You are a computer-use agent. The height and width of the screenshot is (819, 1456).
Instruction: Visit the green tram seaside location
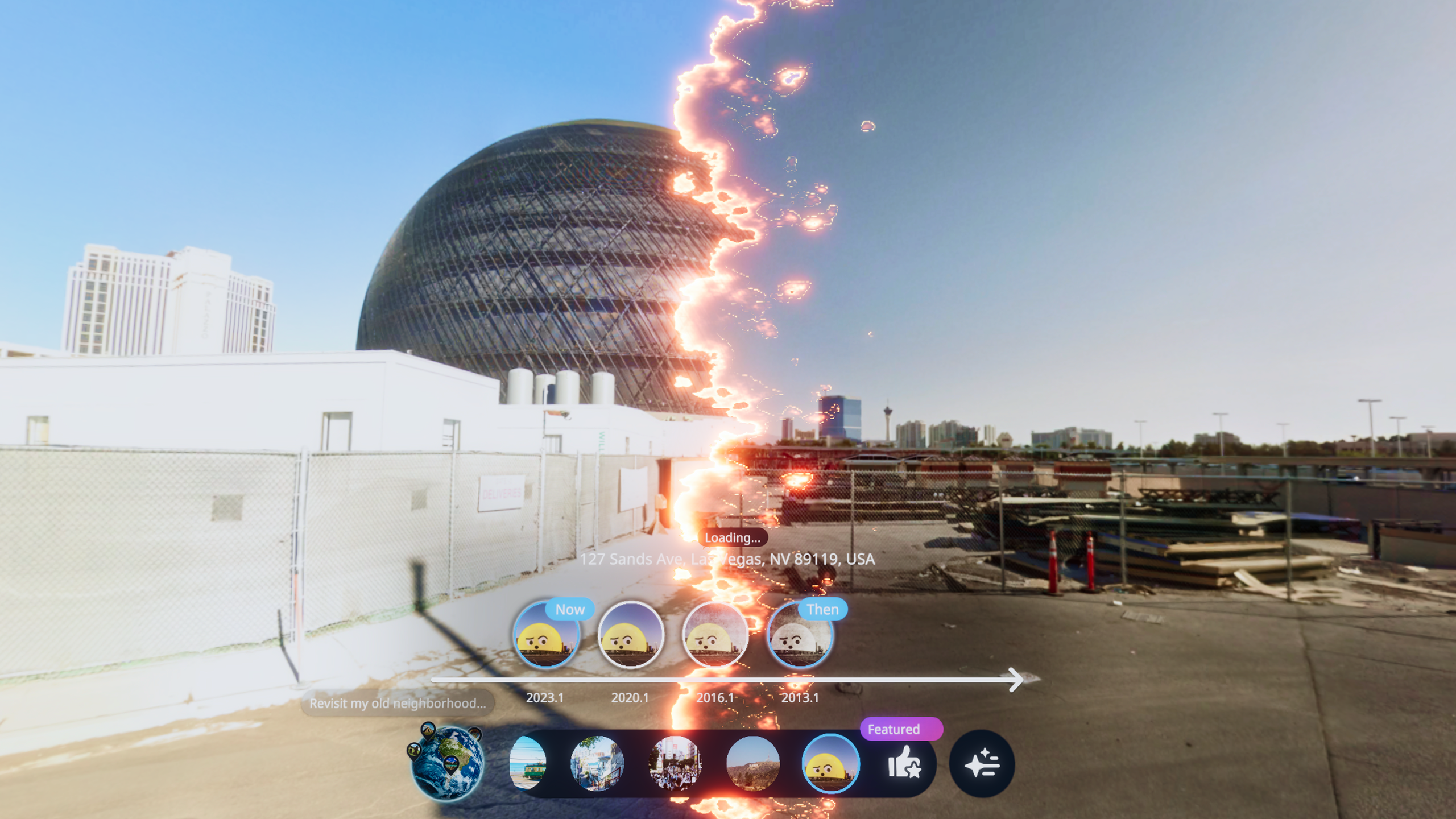528,763
